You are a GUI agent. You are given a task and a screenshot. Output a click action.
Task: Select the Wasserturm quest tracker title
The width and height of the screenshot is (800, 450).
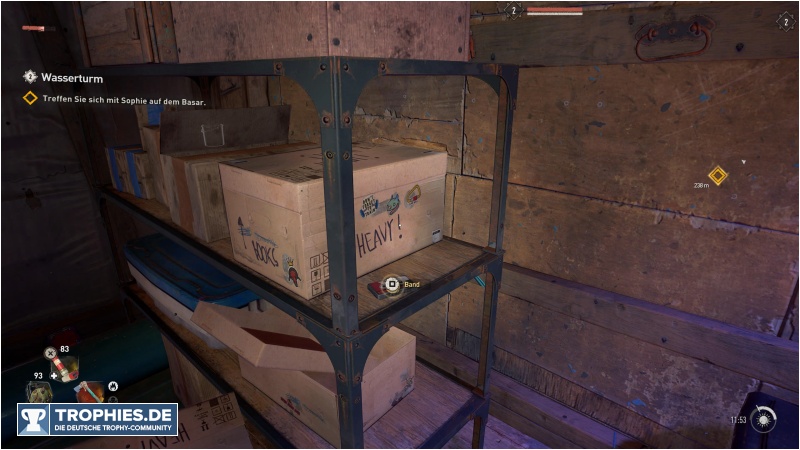(72, 77)
